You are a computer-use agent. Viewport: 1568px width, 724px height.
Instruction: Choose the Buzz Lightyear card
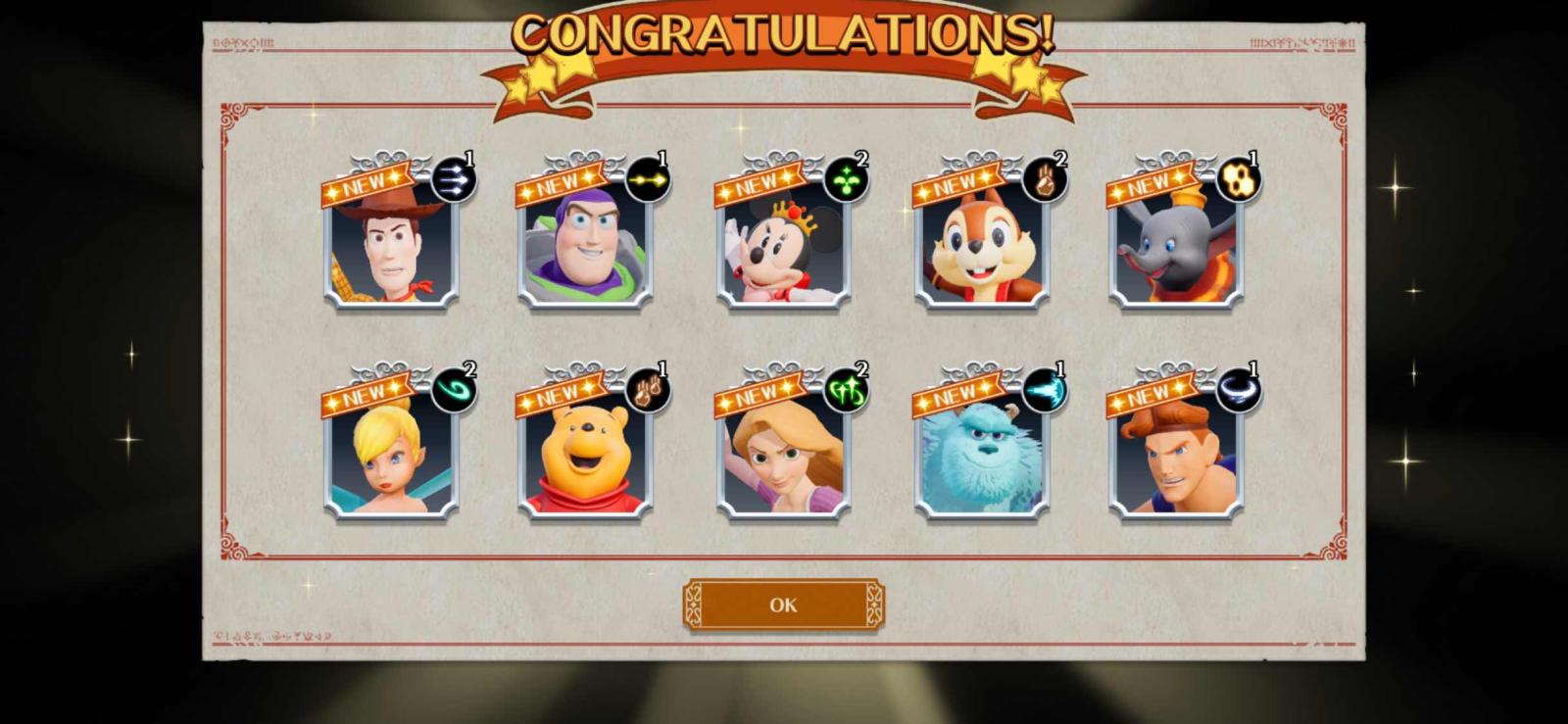coord(585,242)
